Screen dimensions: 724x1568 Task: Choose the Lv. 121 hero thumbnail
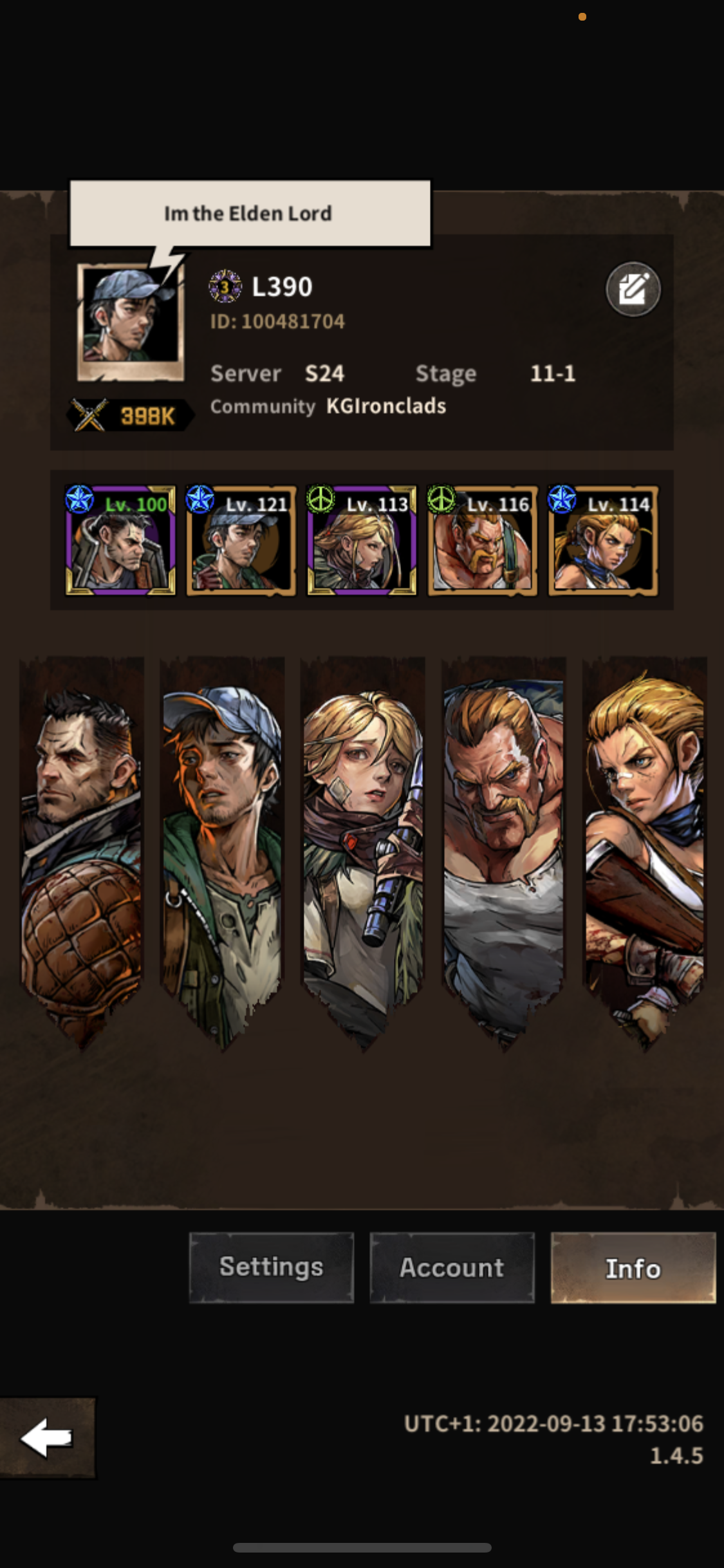(x=241, y=541)
